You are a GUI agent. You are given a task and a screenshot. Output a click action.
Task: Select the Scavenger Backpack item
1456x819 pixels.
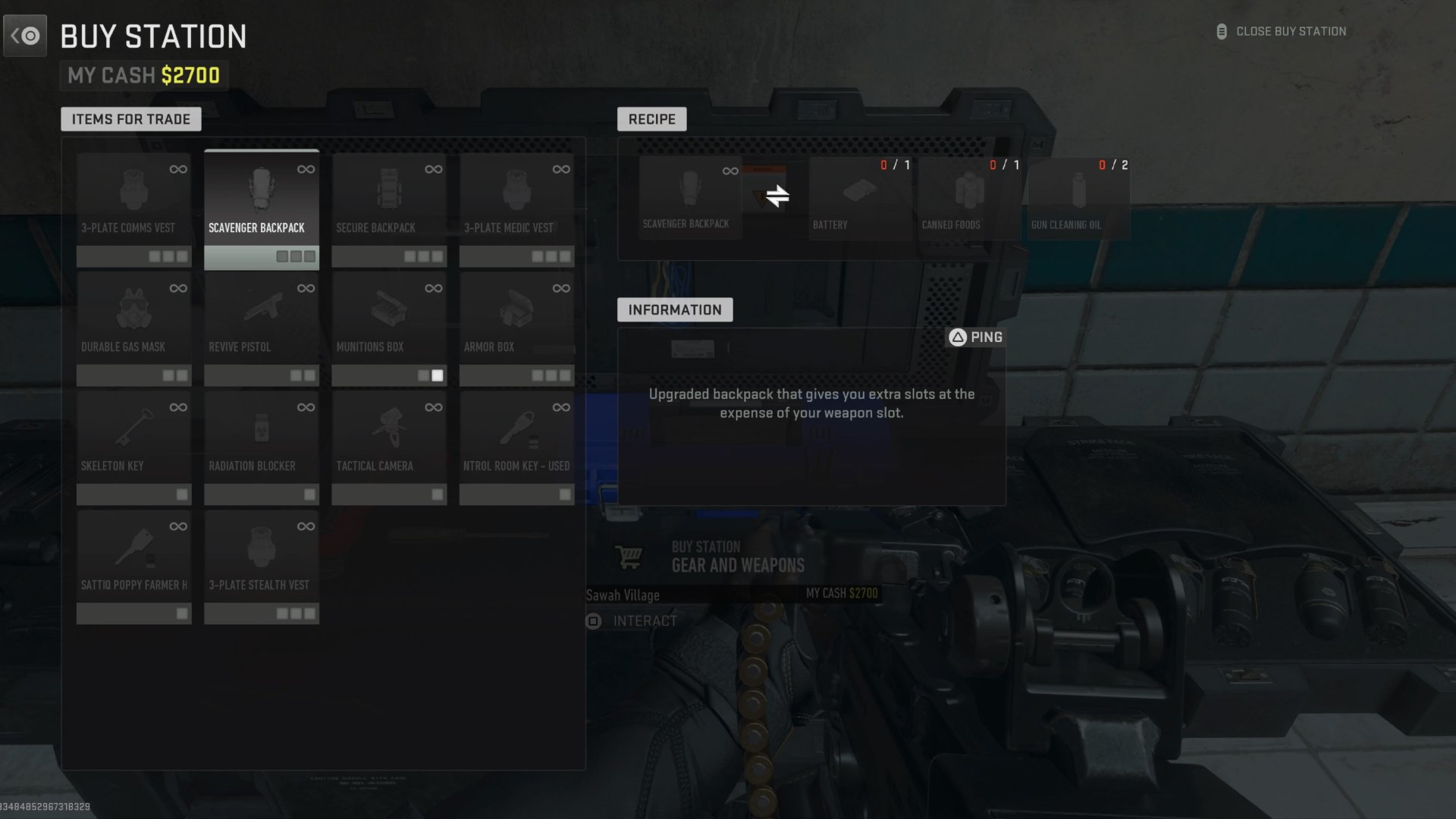(262, 205)
